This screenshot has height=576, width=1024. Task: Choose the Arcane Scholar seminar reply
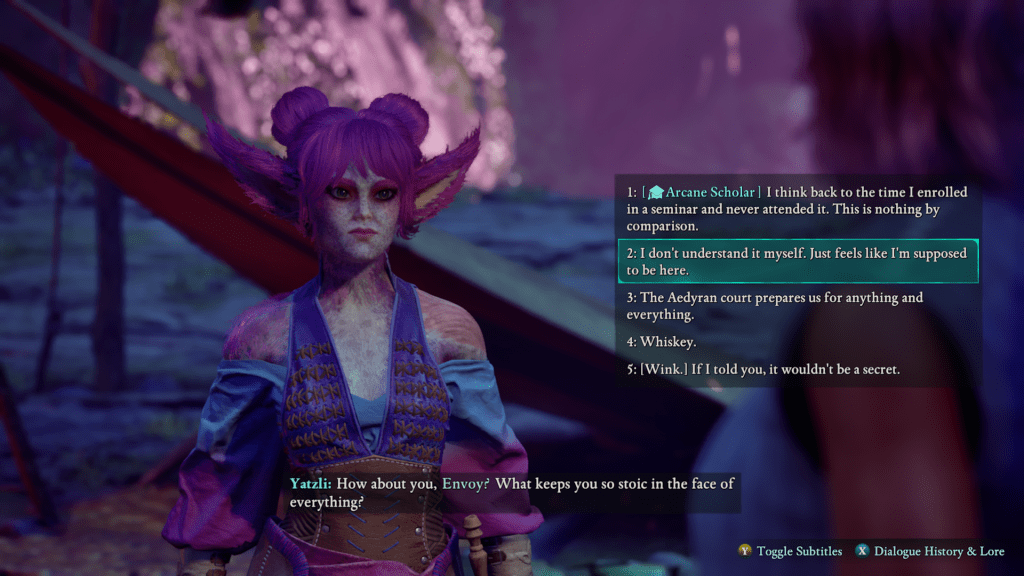pos(797,209)
